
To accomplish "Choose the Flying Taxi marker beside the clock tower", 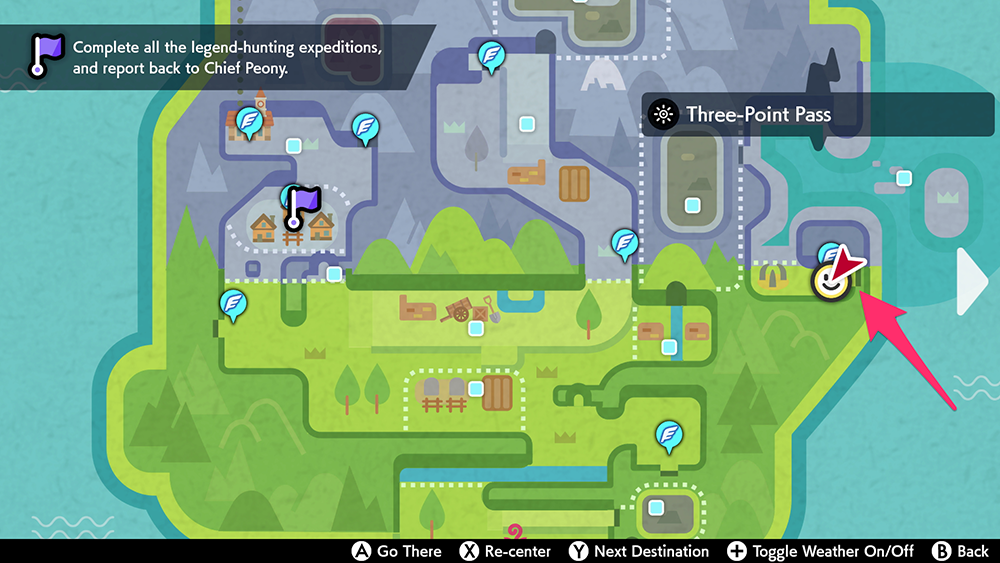I will [249, 123].
